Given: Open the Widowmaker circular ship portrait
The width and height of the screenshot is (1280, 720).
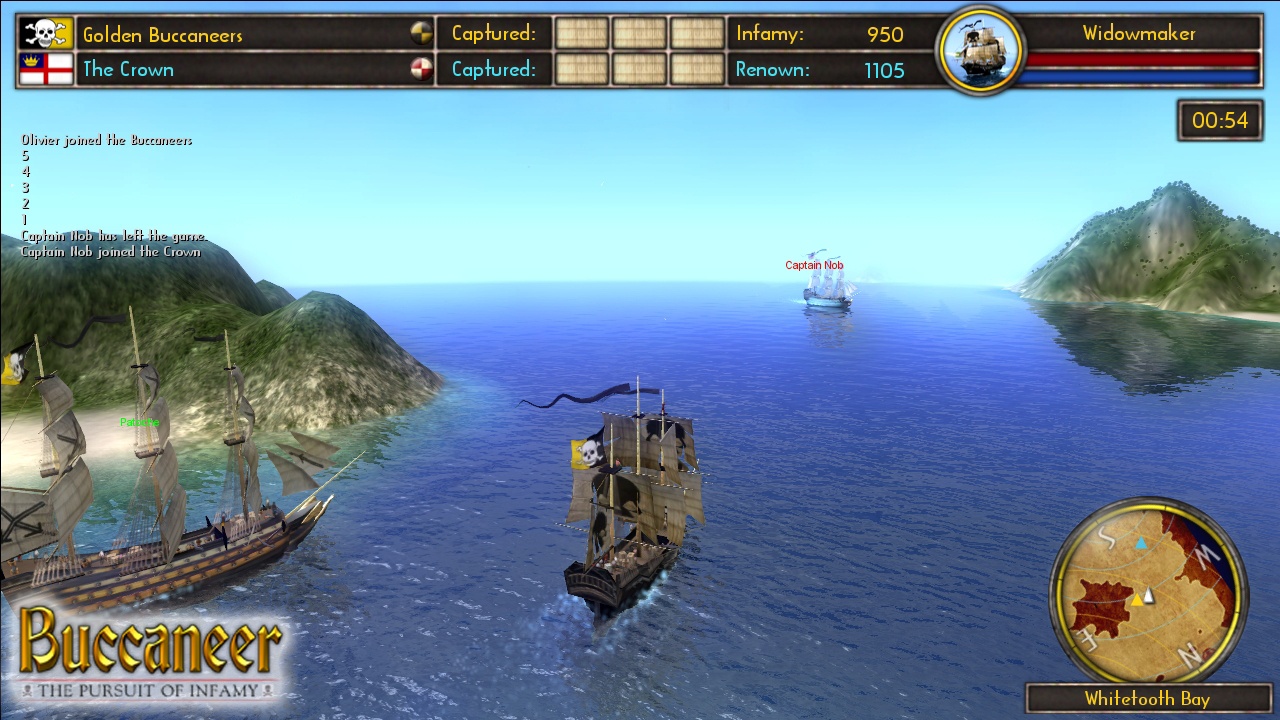Looking at the screenshot, I should 979,49.
